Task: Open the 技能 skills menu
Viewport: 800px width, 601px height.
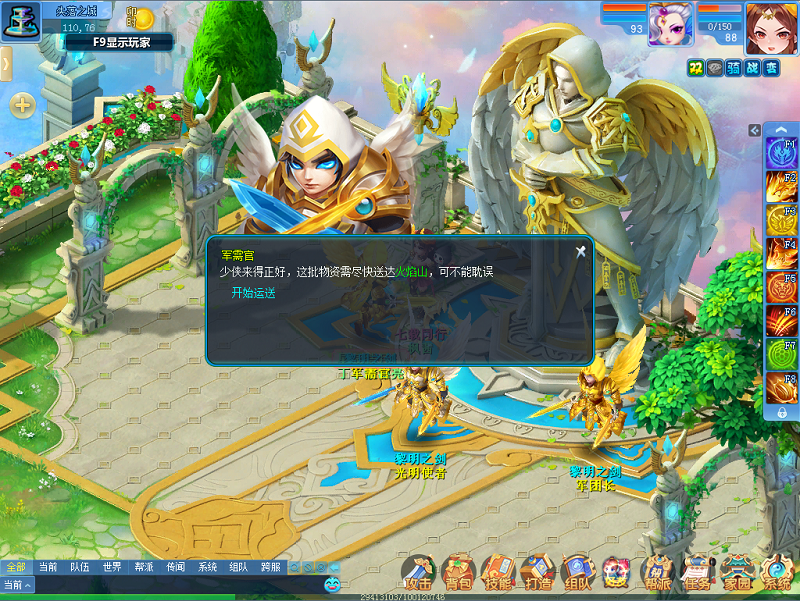Action: (497, 573)
